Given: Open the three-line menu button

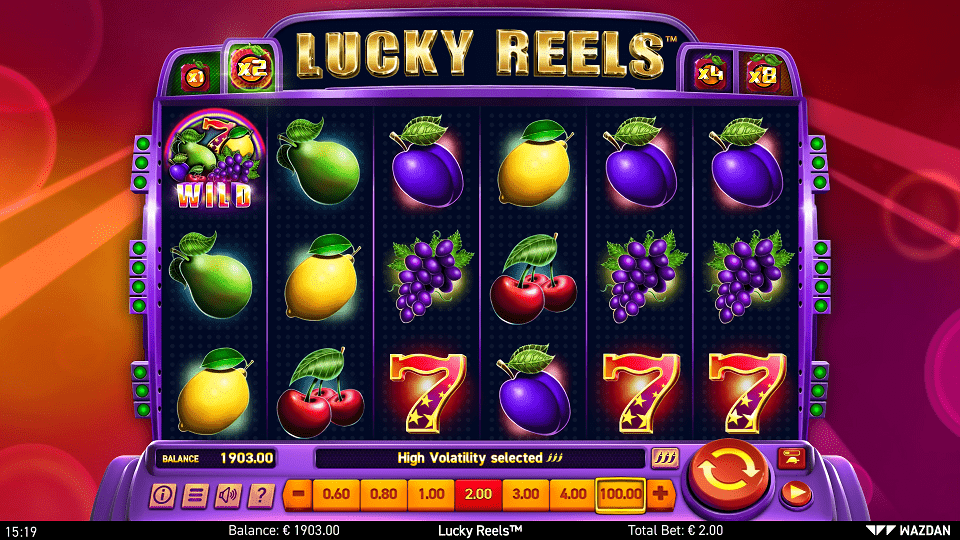Looking at the screenshot, I should click(196, 494).
